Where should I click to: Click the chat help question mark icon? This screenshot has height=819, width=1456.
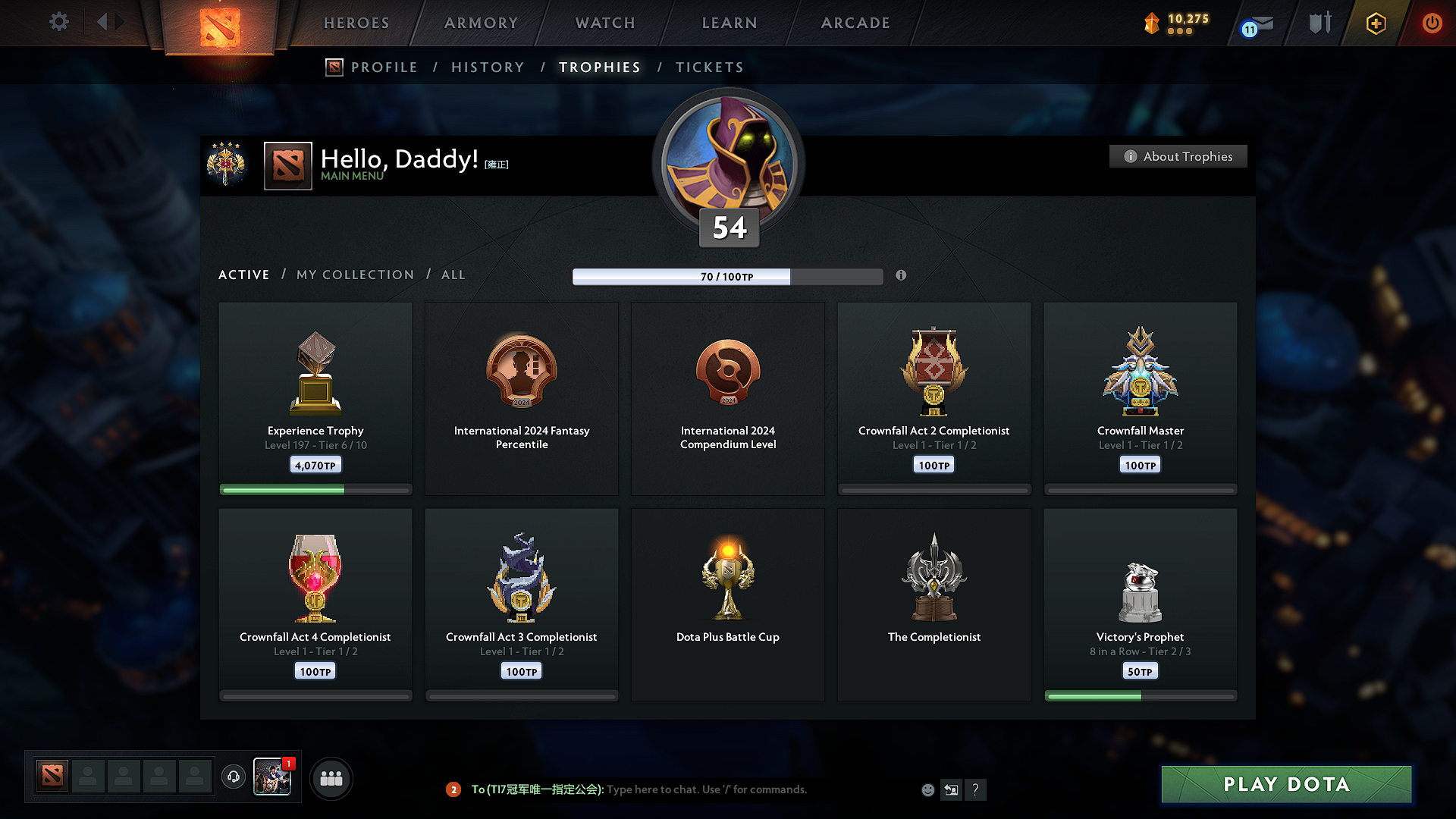click(x=976, y=789)
